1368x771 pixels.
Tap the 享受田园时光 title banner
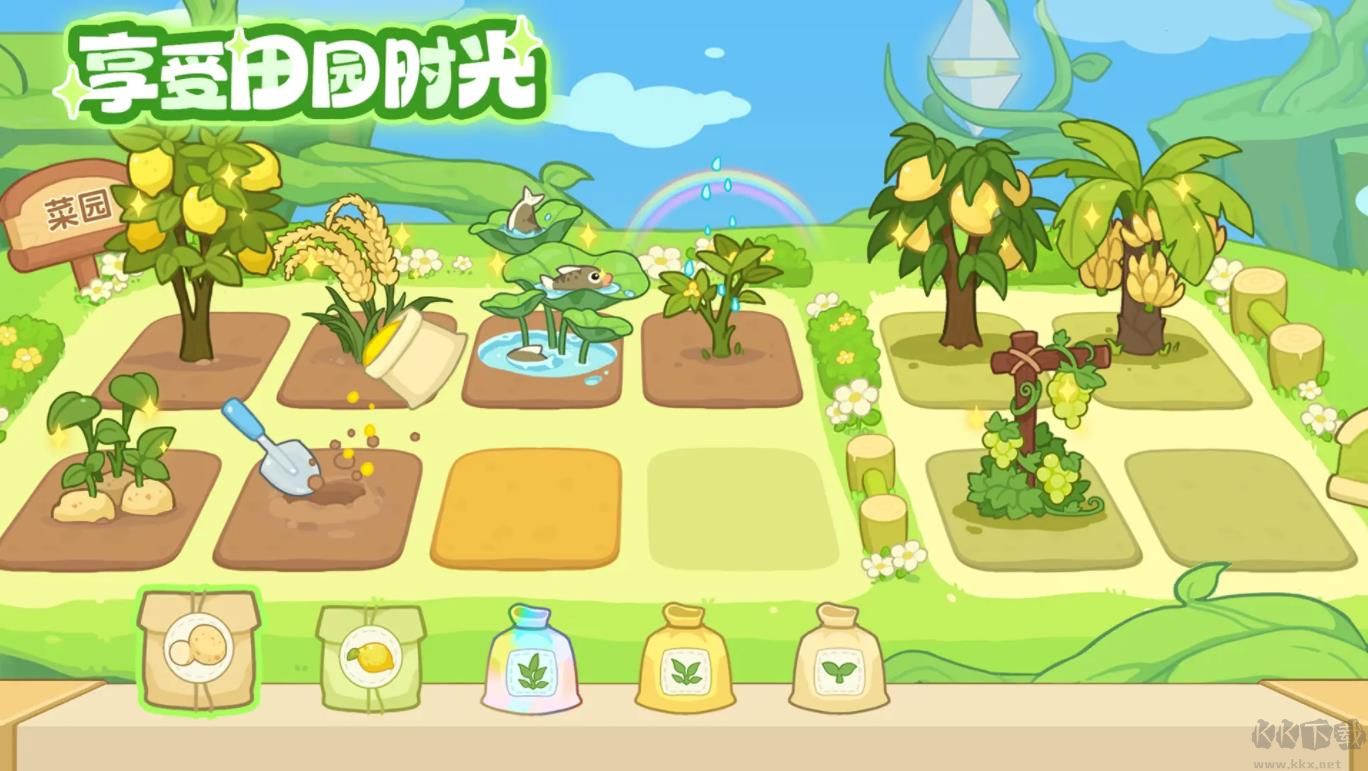(x=300, y=70)
